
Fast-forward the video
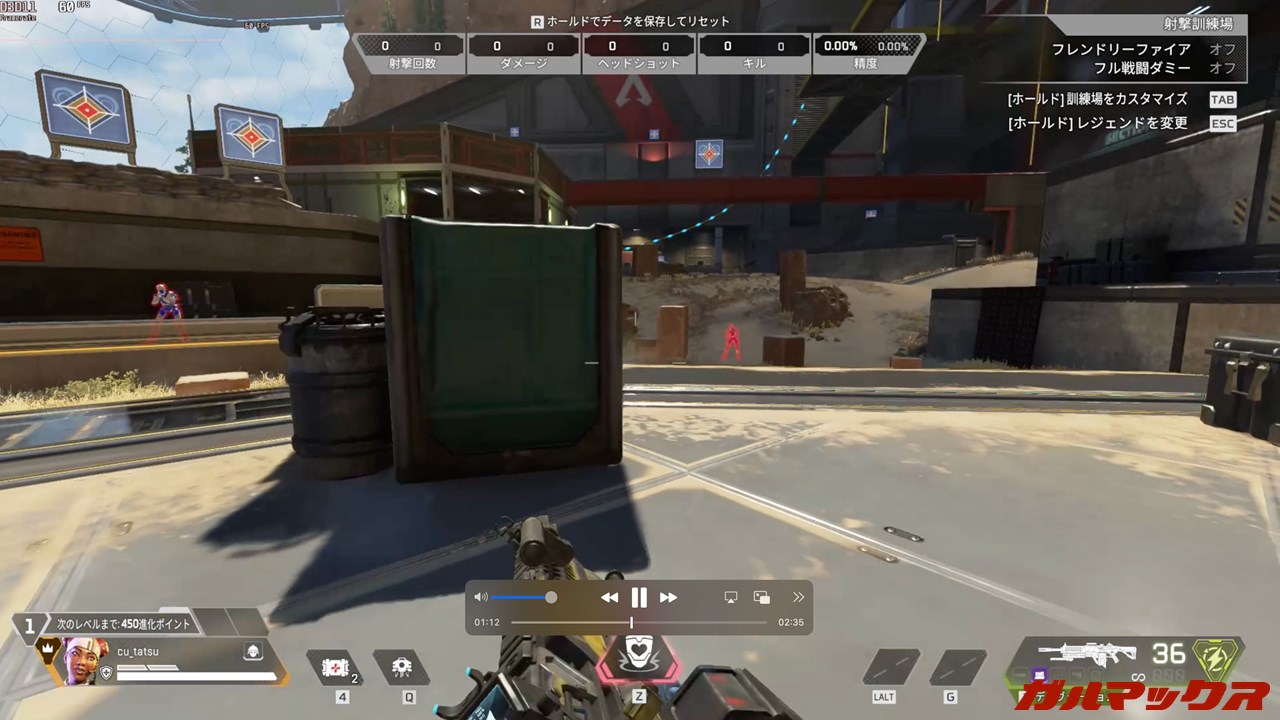pos(669,598)
